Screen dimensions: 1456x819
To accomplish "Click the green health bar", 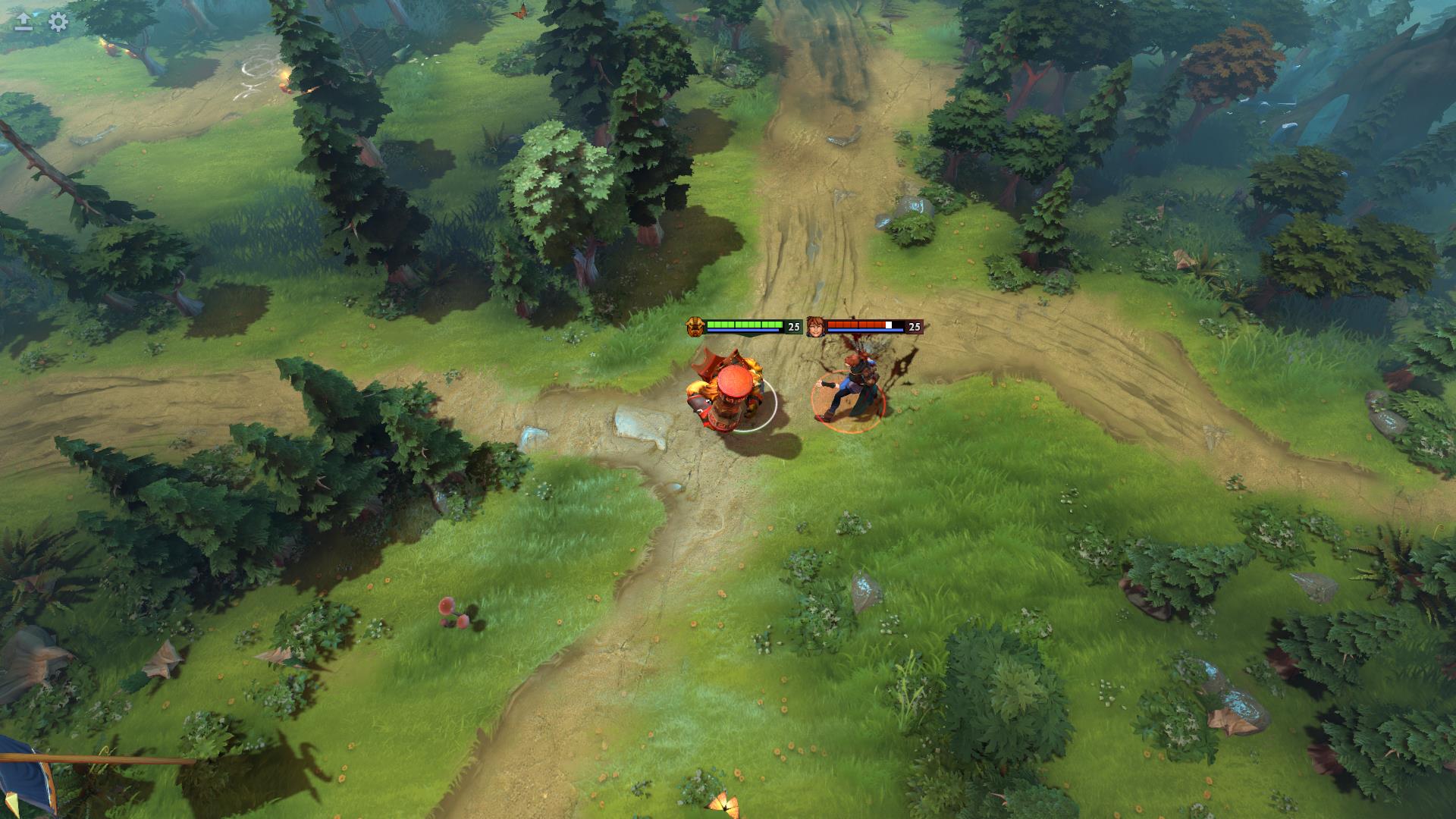I will [x=743, y=325].
